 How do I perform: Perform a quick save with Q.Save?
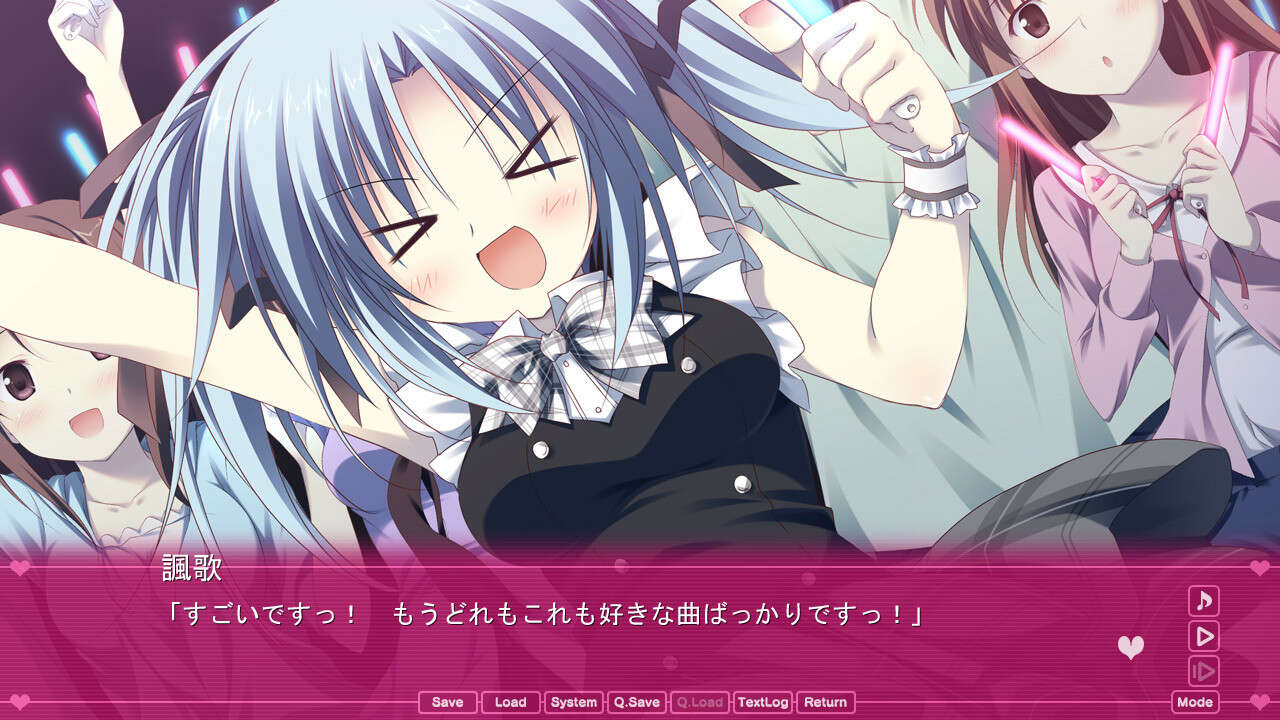[636, 702]
